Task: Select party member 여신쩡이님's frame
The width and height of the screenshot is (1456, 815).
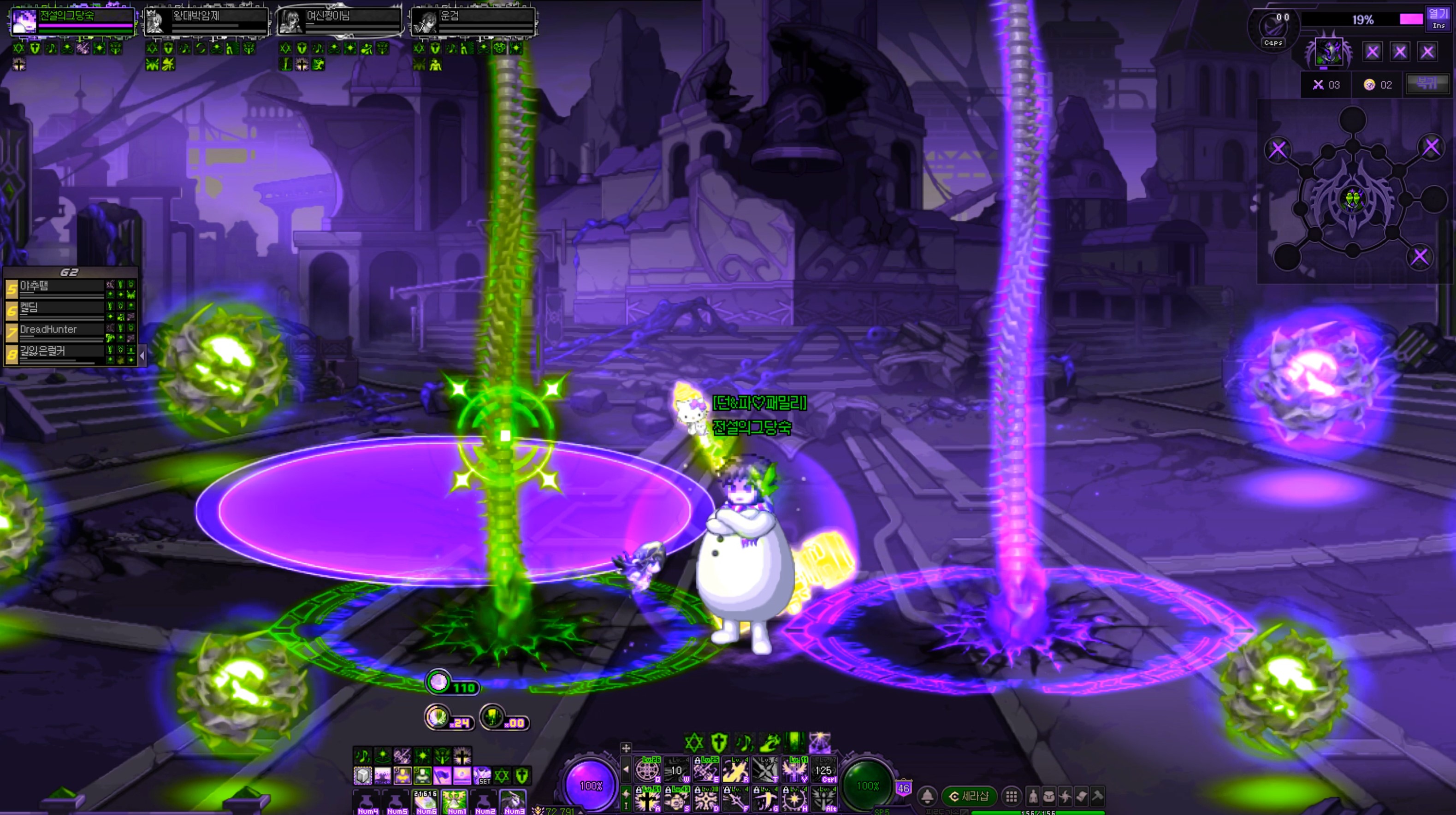Action: (339, 21)
